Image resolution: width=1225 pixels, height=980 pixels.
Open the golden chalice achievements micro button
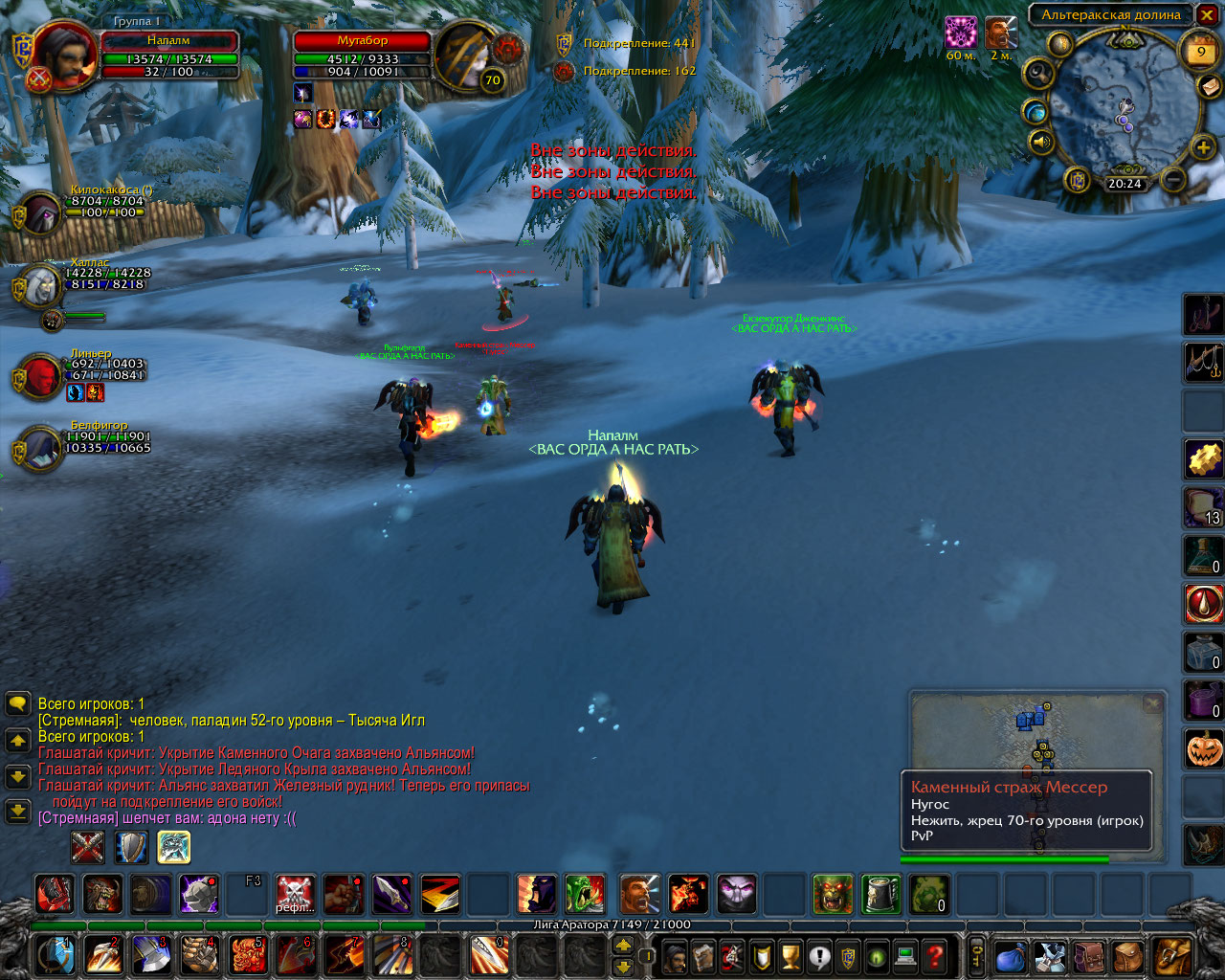point(791,956)
